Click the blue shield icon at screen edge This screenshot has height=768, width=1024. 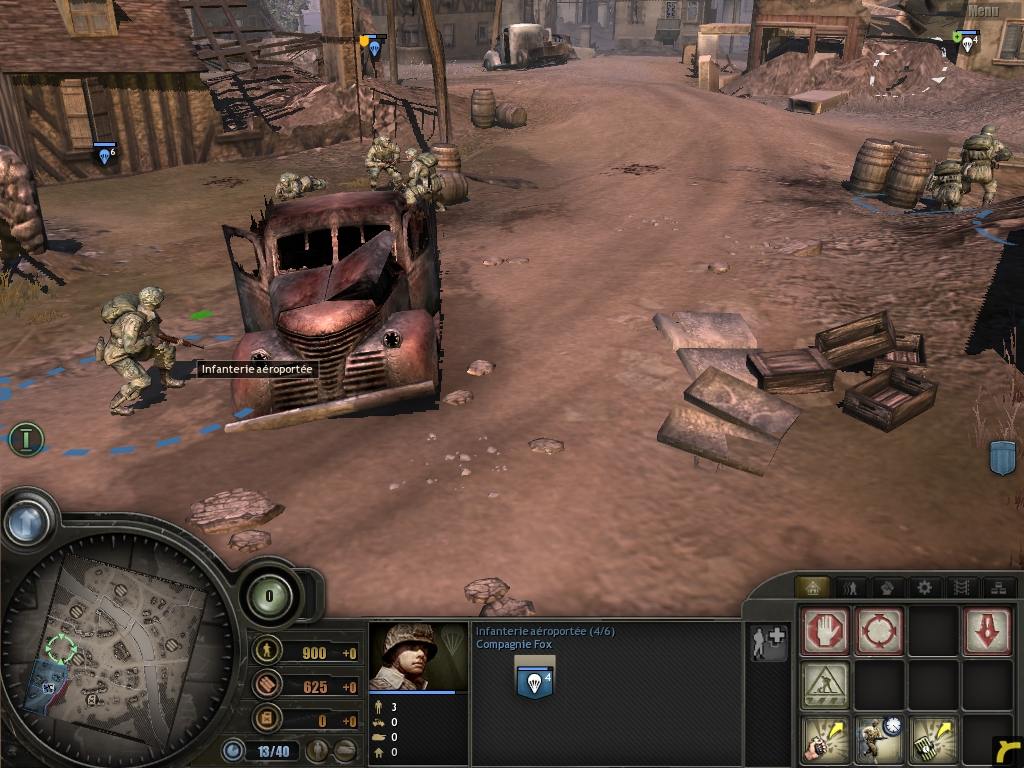coord(1002,457)
